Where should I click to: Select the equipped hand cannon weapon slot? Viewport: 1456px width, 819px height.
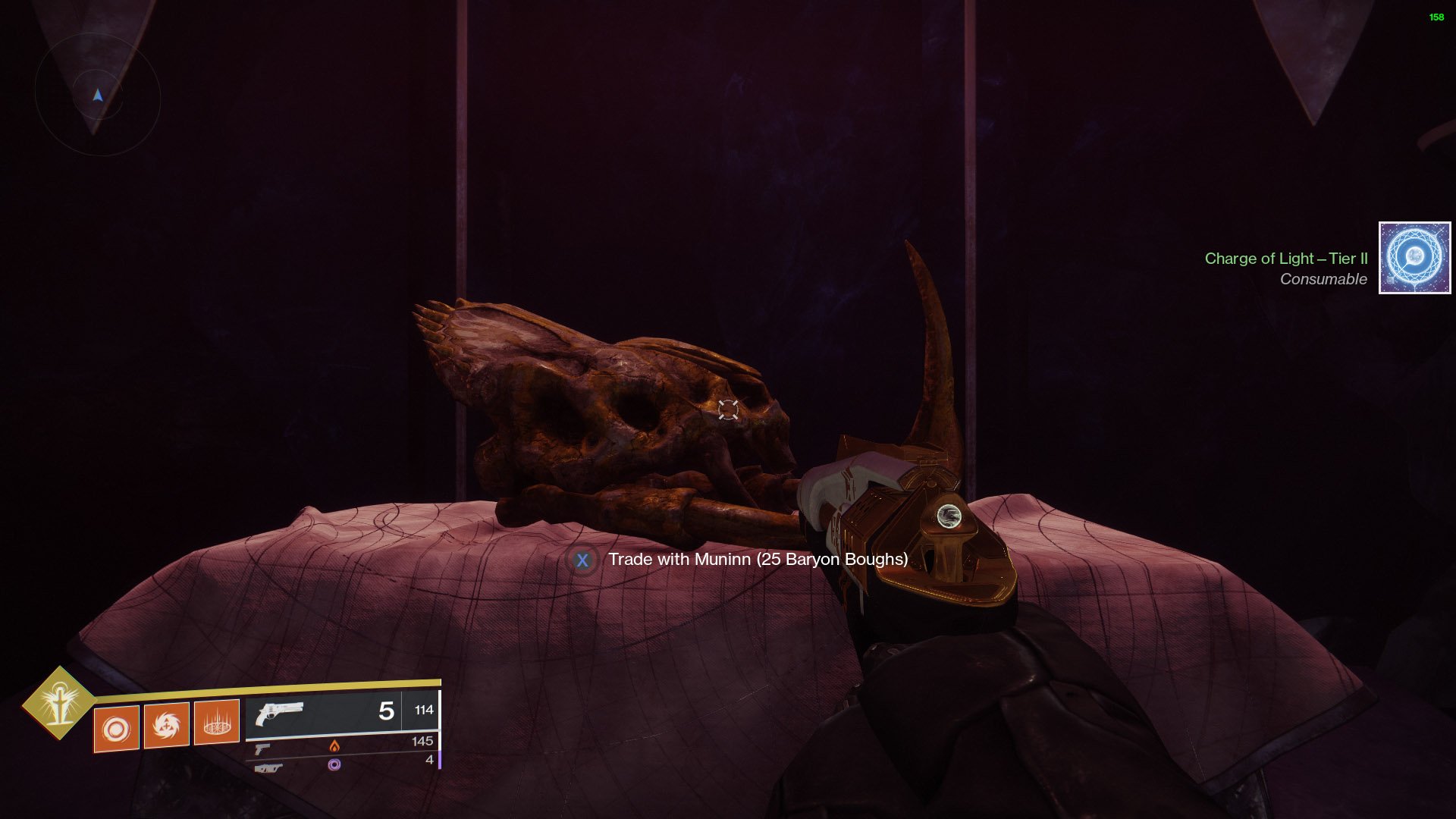pyautogui.click(x=280, y=714)
